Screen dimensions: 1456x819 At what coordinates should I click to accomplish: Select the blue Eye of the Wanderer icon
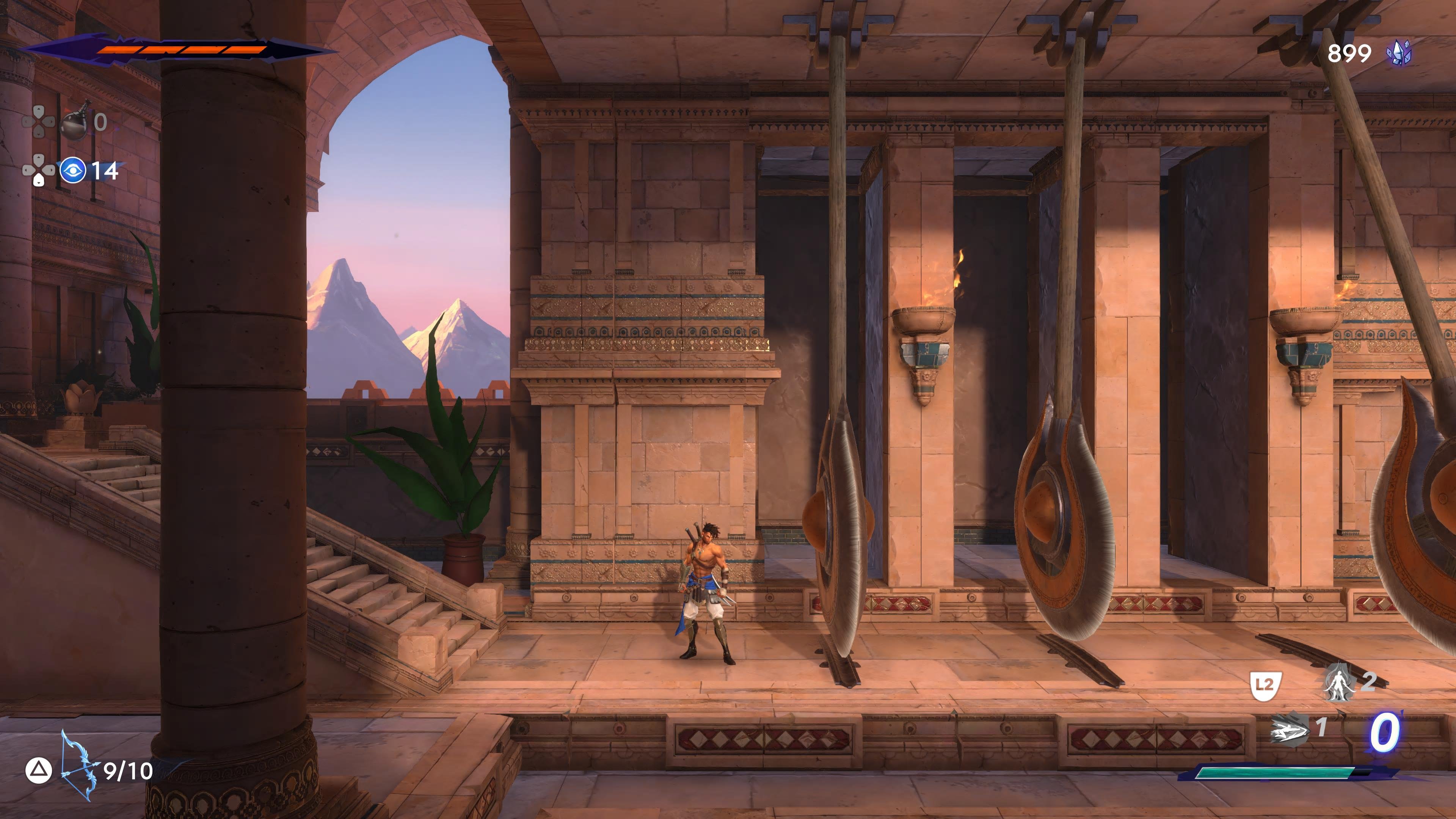(74, 169)
